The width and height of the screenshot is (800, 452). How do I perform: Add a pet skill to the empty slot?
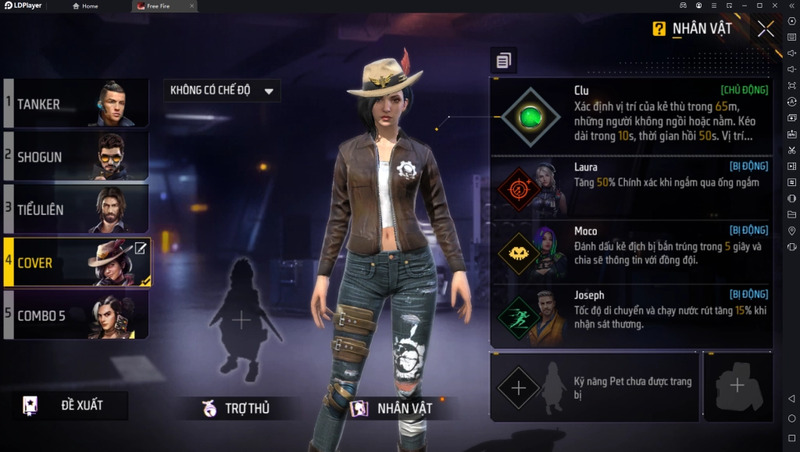tap(519, 385)
